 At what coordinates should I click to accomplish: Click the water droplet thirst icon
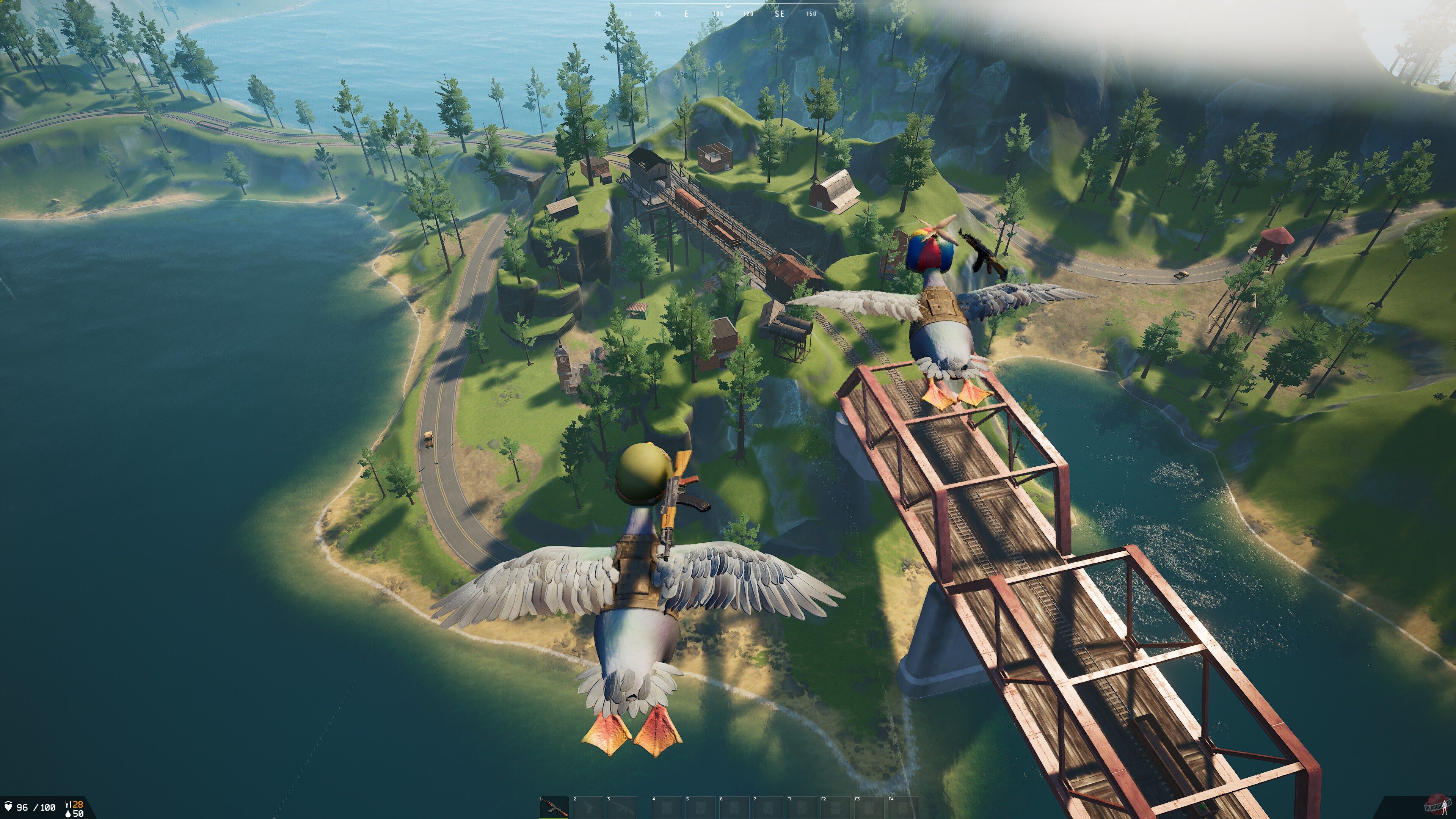[68, 815]
